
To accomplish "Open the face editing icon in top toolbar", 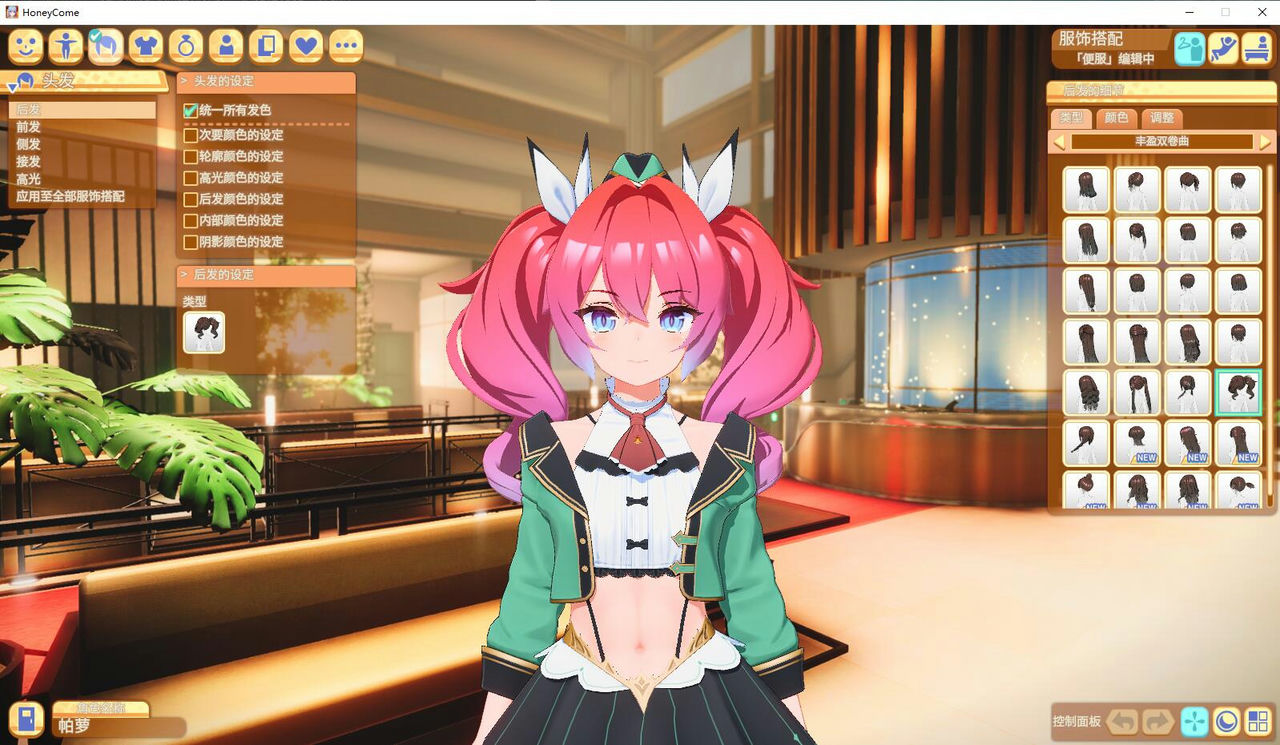I will tap(25, 46).
